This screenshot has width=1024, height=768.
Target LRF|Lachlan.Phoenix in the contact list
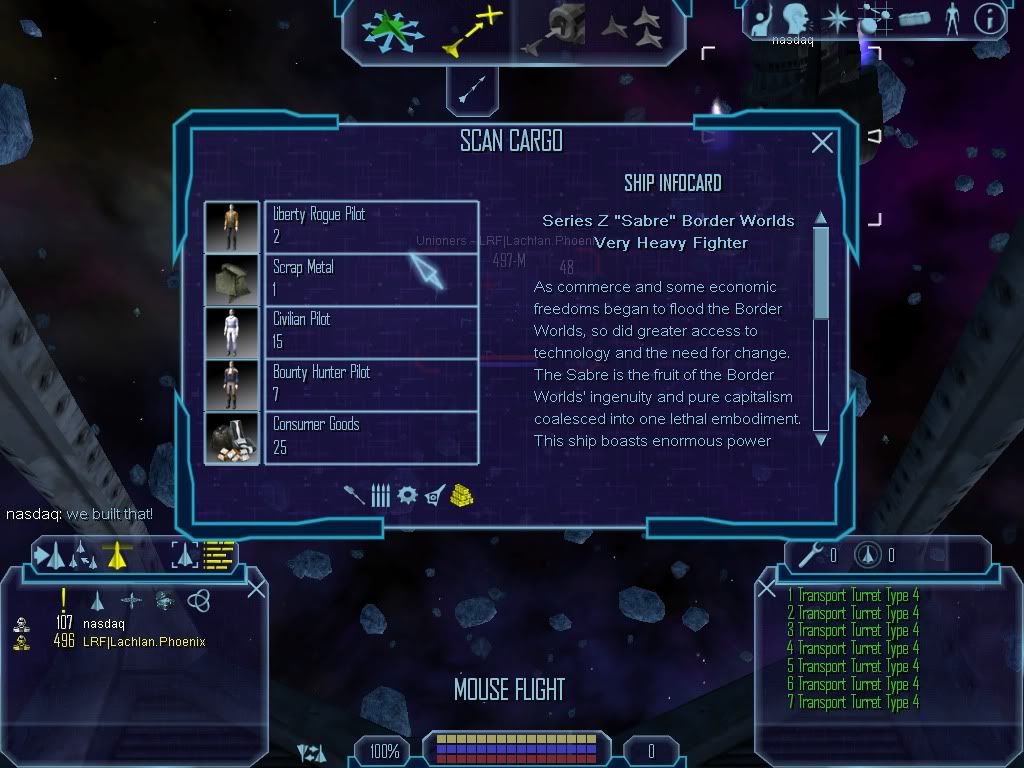[x=144, y=641]
